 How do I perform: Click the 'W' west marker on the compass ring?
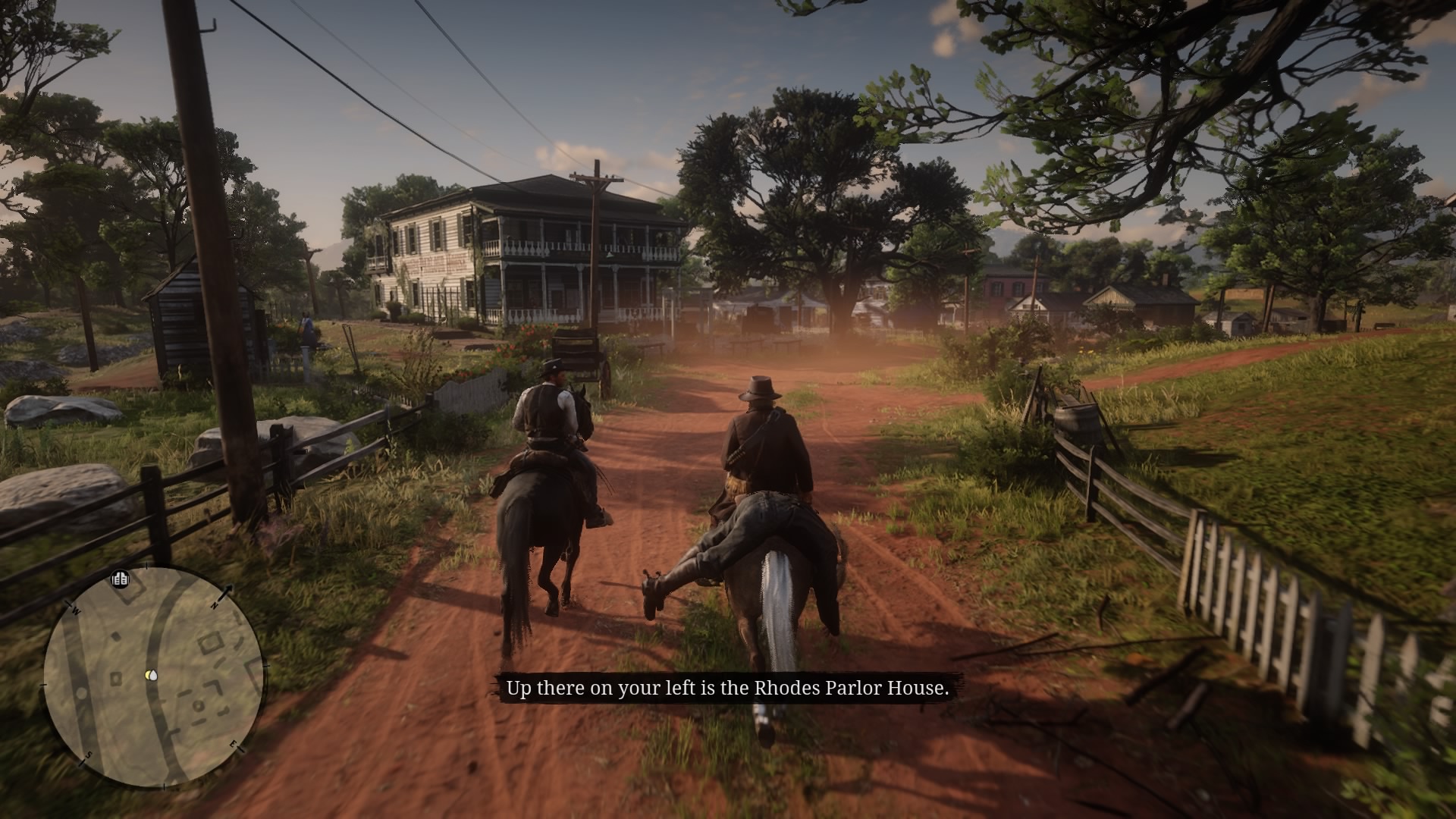point(76,610)
